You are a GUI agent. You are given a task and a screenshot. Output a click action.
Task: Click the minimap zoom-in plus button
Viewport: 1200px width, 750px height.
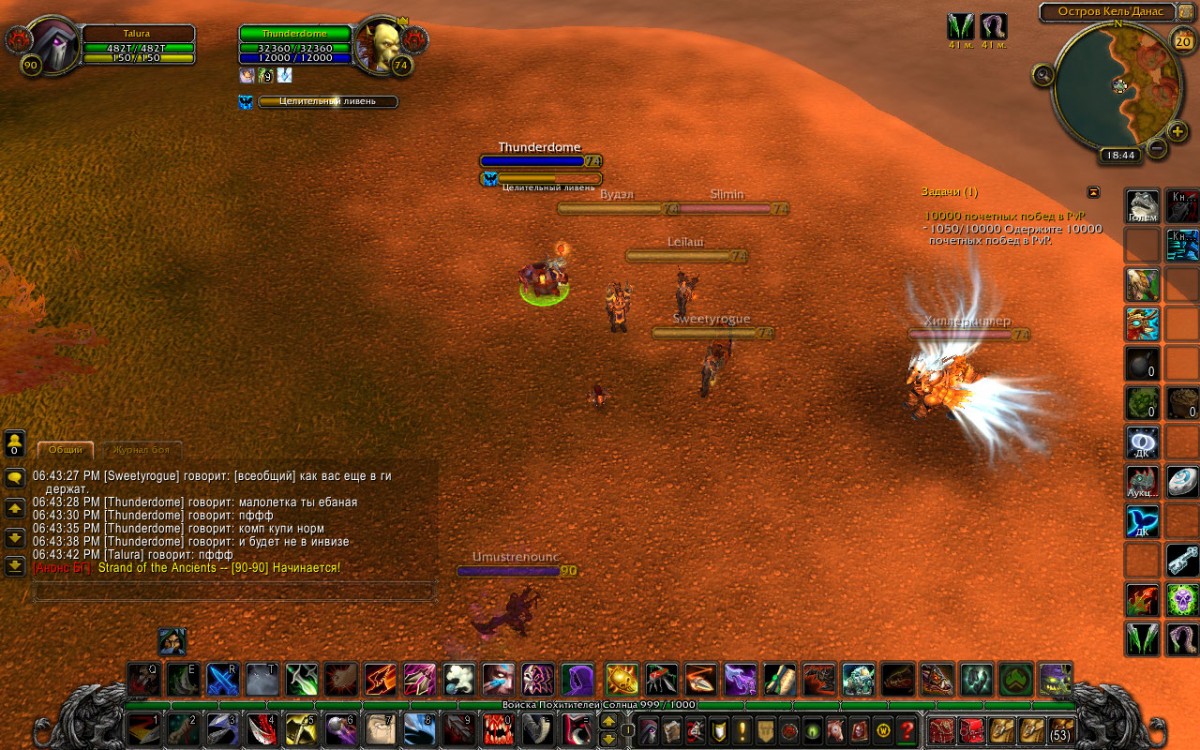[x=1178, y=131]
